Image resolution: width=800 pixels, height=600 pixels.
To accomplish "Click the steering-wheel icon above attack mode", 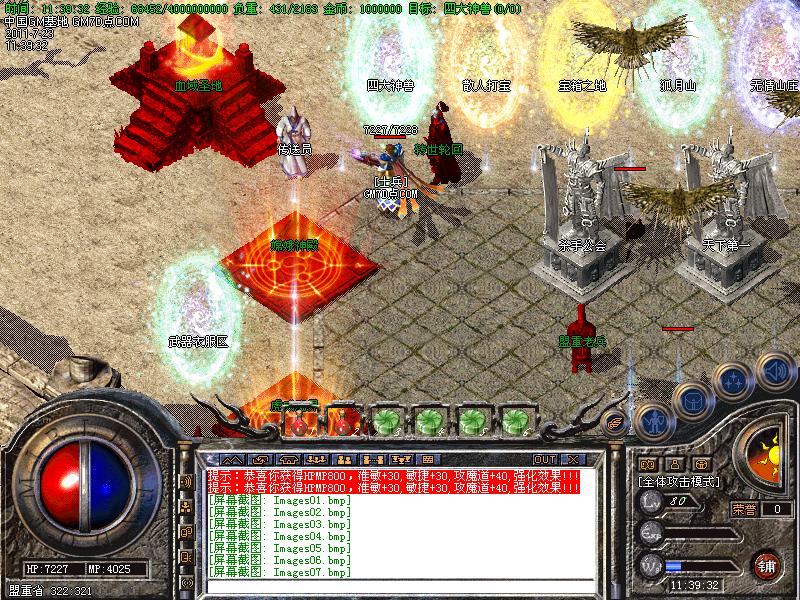I will (x=703, y=464).
